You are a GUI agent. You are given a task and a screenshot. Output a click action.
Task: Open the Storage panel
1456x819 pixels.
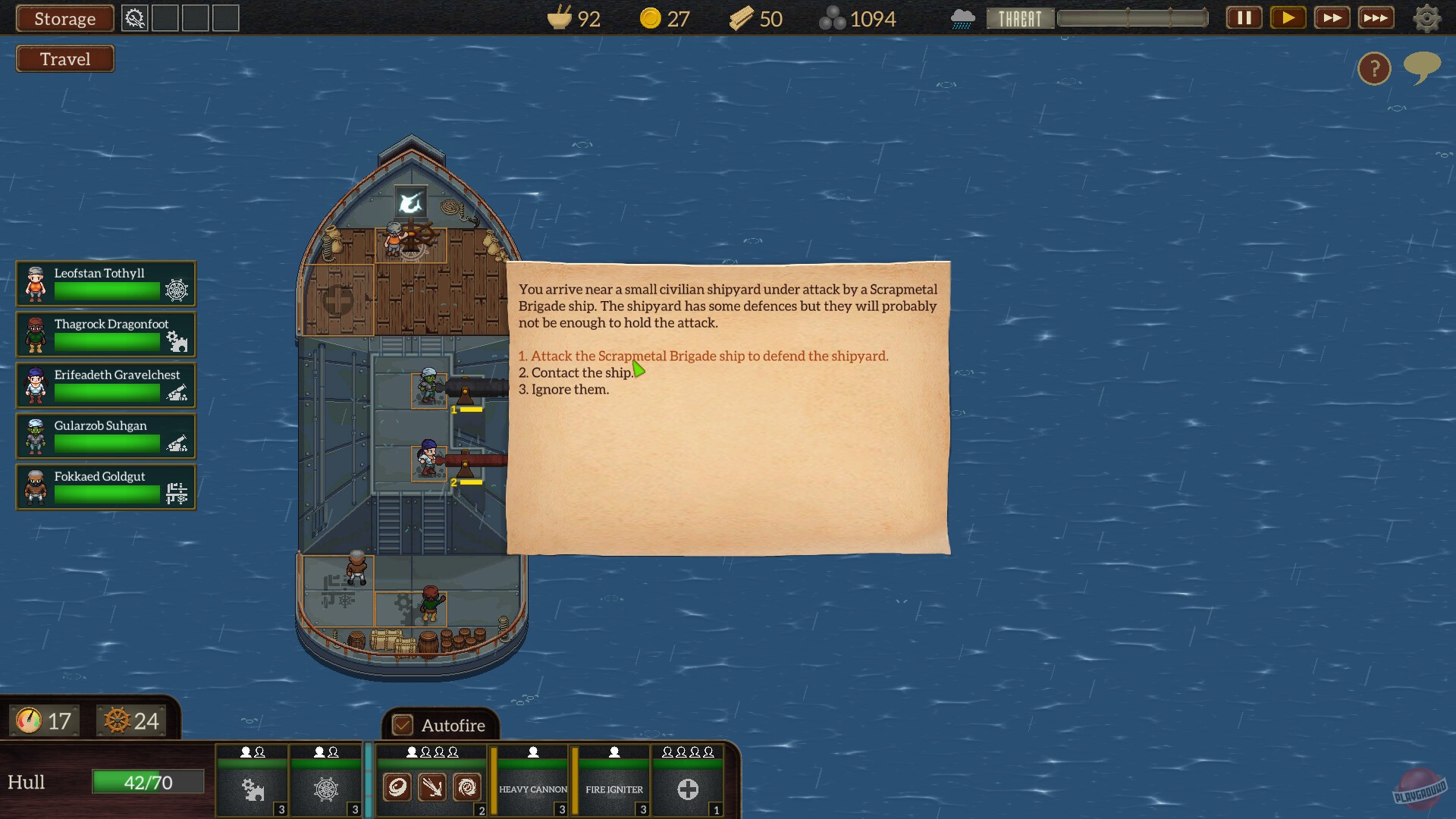(64, 18)
